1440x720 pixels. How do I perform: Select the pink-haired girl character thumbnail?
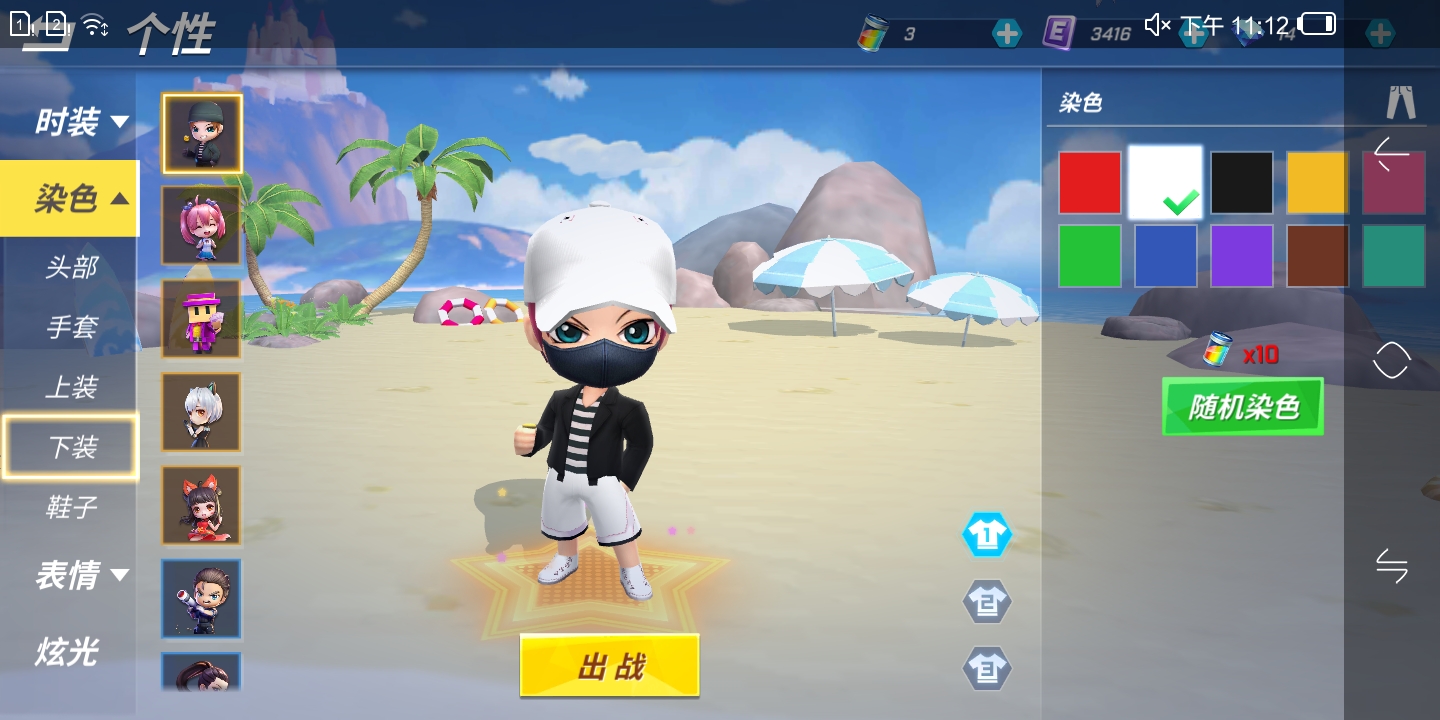click(x=201, y=225)
